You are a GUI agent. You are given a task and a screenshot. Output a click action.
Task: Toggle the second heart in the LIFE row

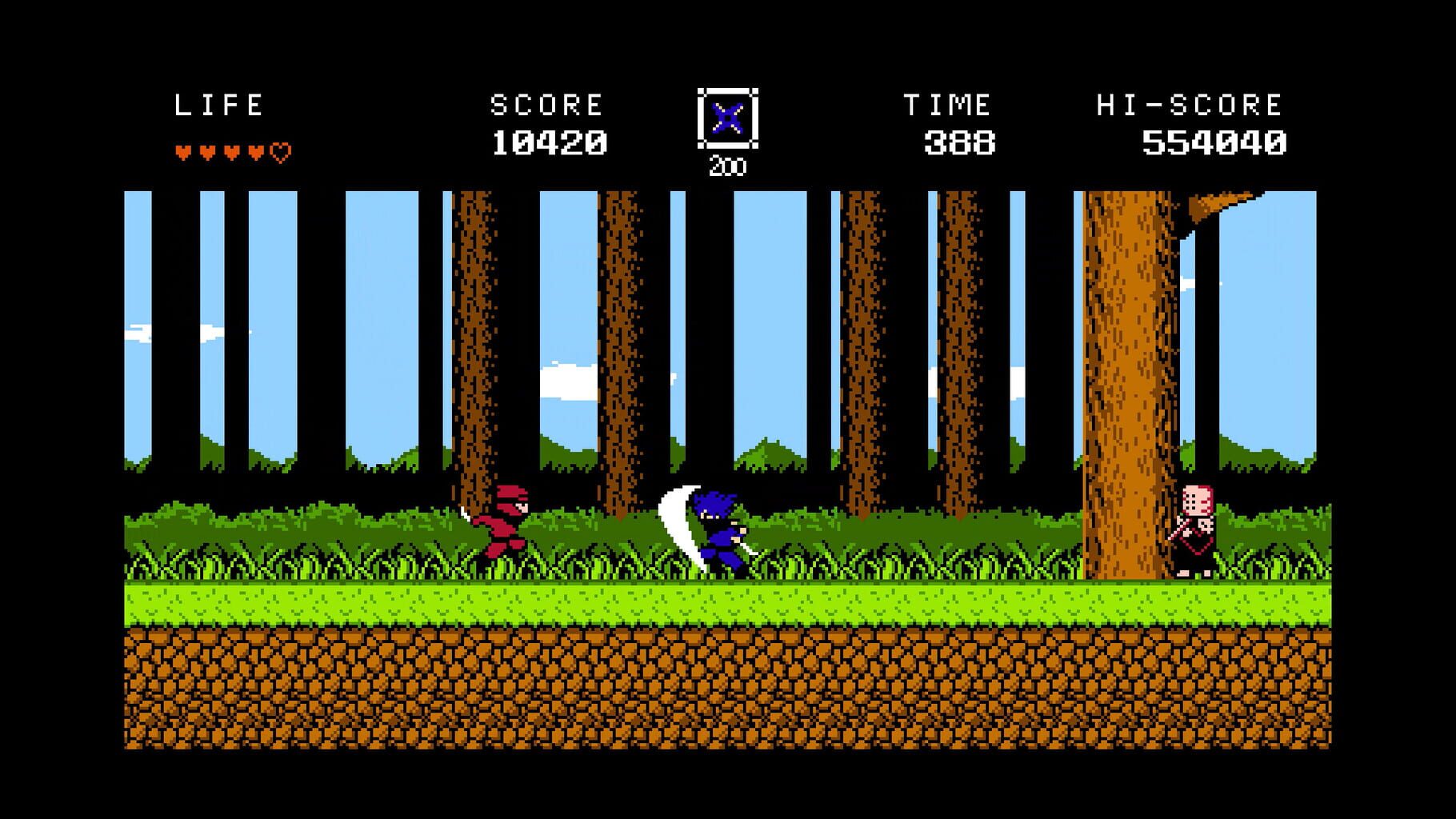[x=206, y=149]
